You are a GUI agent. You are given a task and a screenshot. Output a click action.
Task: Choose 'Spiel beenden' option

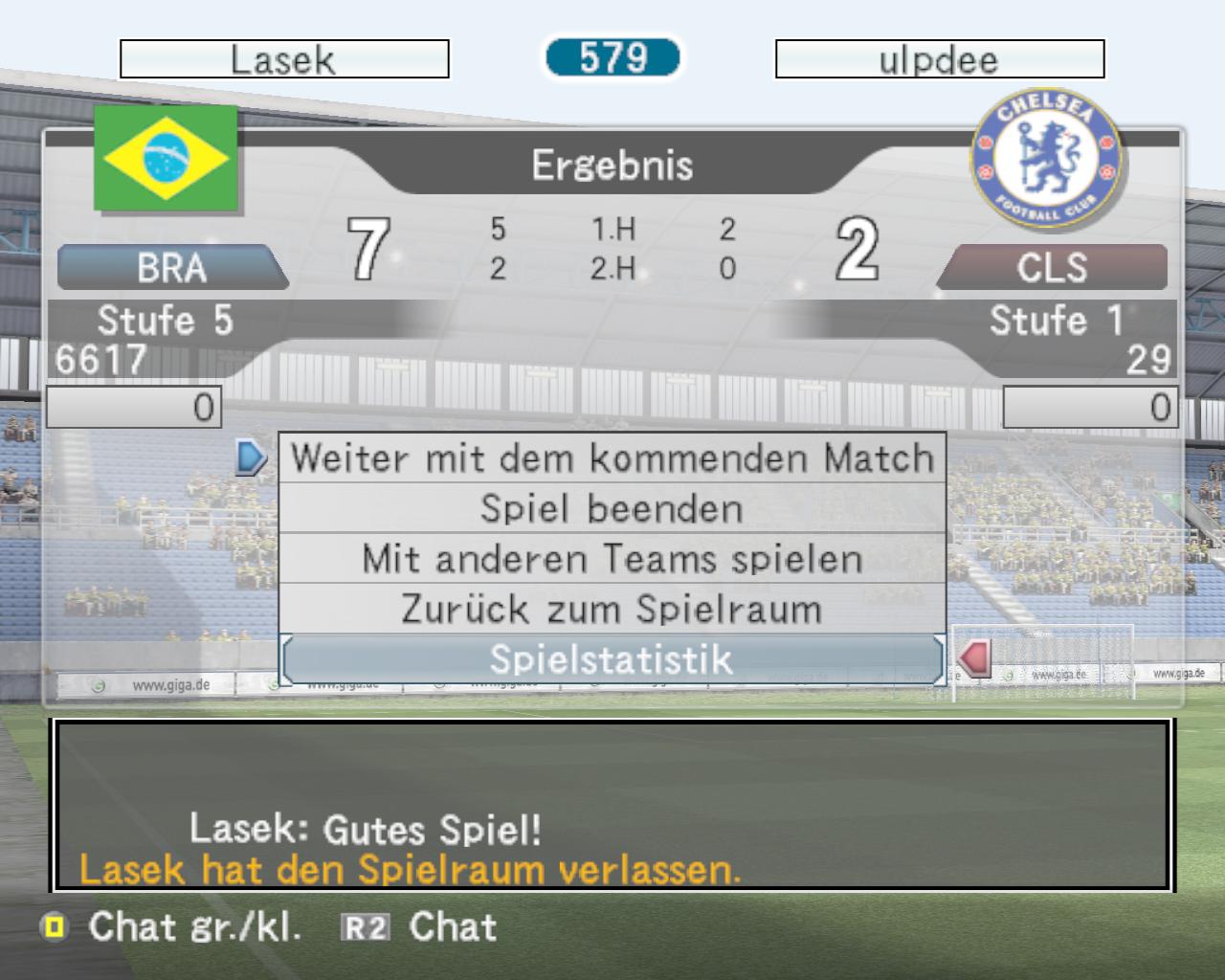[x=612, y=508]
